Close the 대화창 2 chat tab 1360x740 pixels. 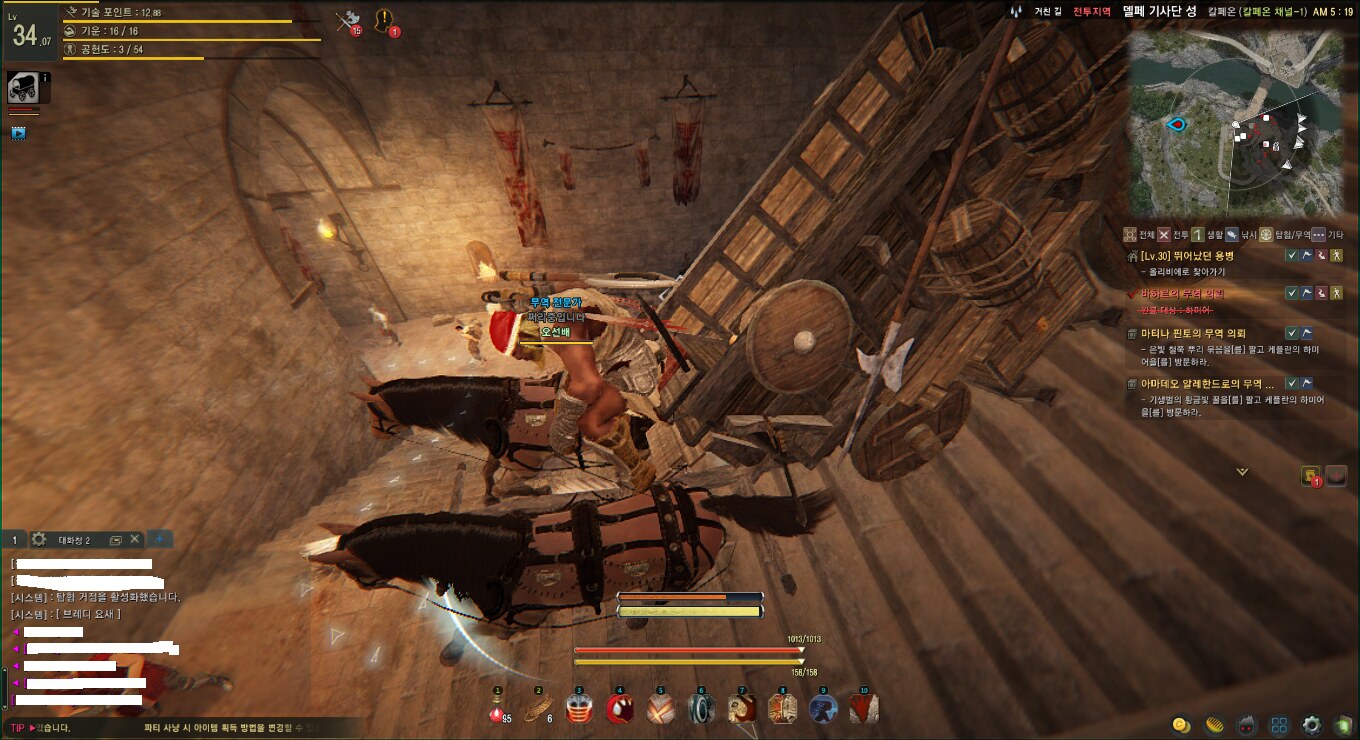click(135, 539)
